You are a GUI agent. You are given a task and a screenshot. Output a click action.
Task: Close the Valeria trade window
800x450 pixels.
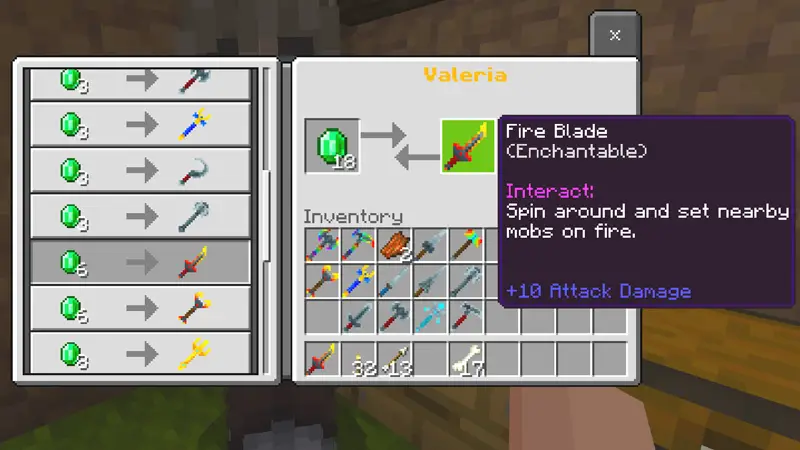coord(614,36)
